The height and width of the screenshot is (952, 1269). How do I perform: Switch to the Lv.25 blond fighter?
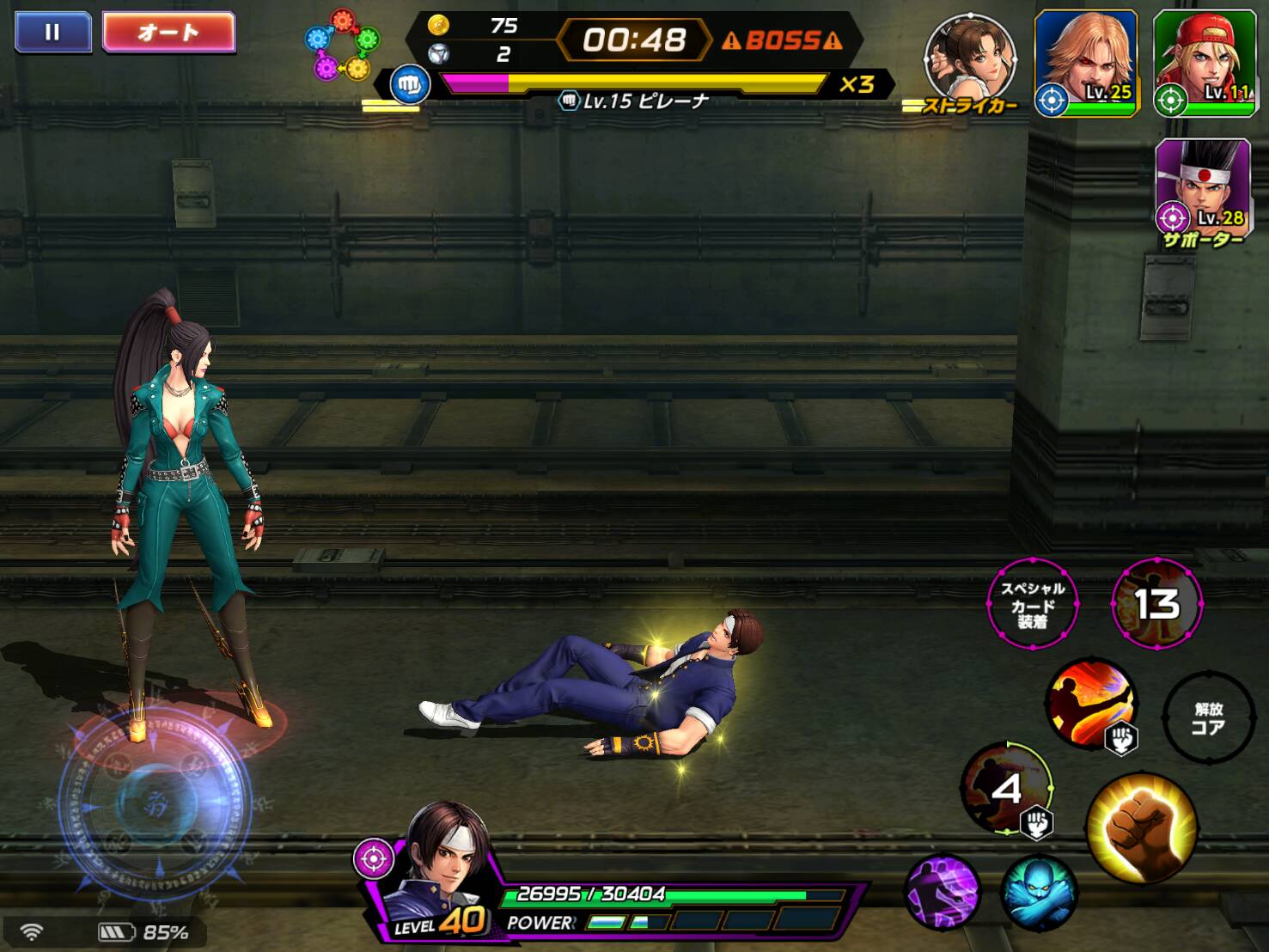(1086, 62)
